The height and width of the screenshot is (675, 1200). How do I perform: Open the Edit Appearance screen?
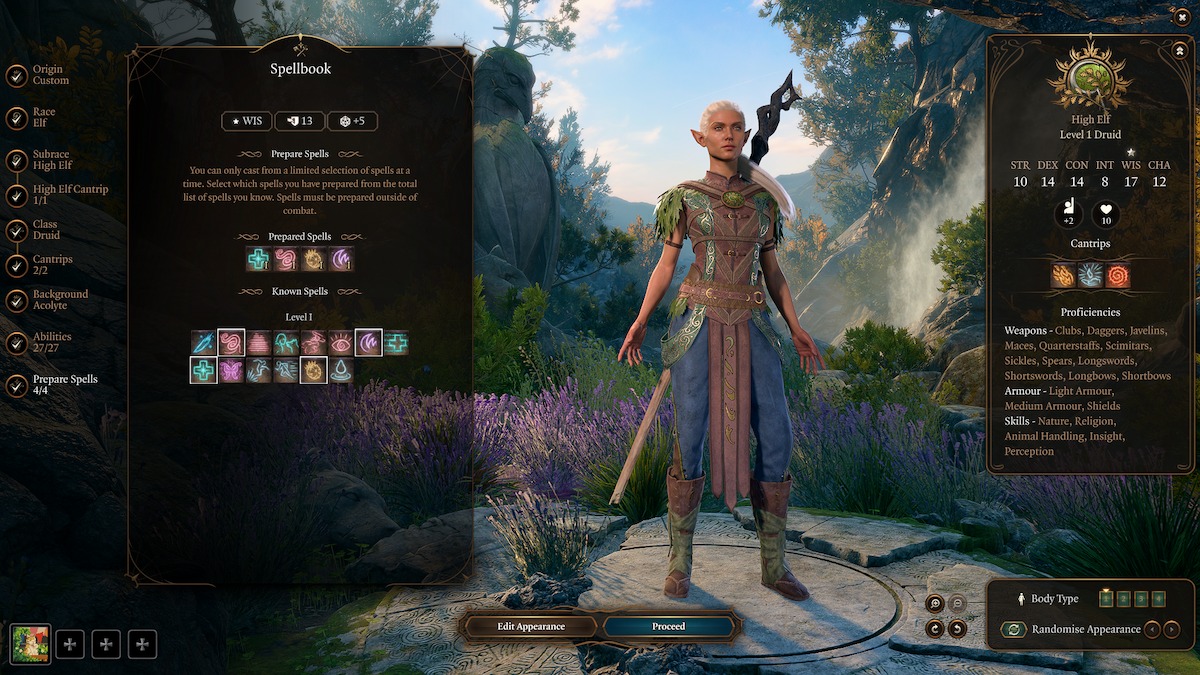tap(531, 626)
